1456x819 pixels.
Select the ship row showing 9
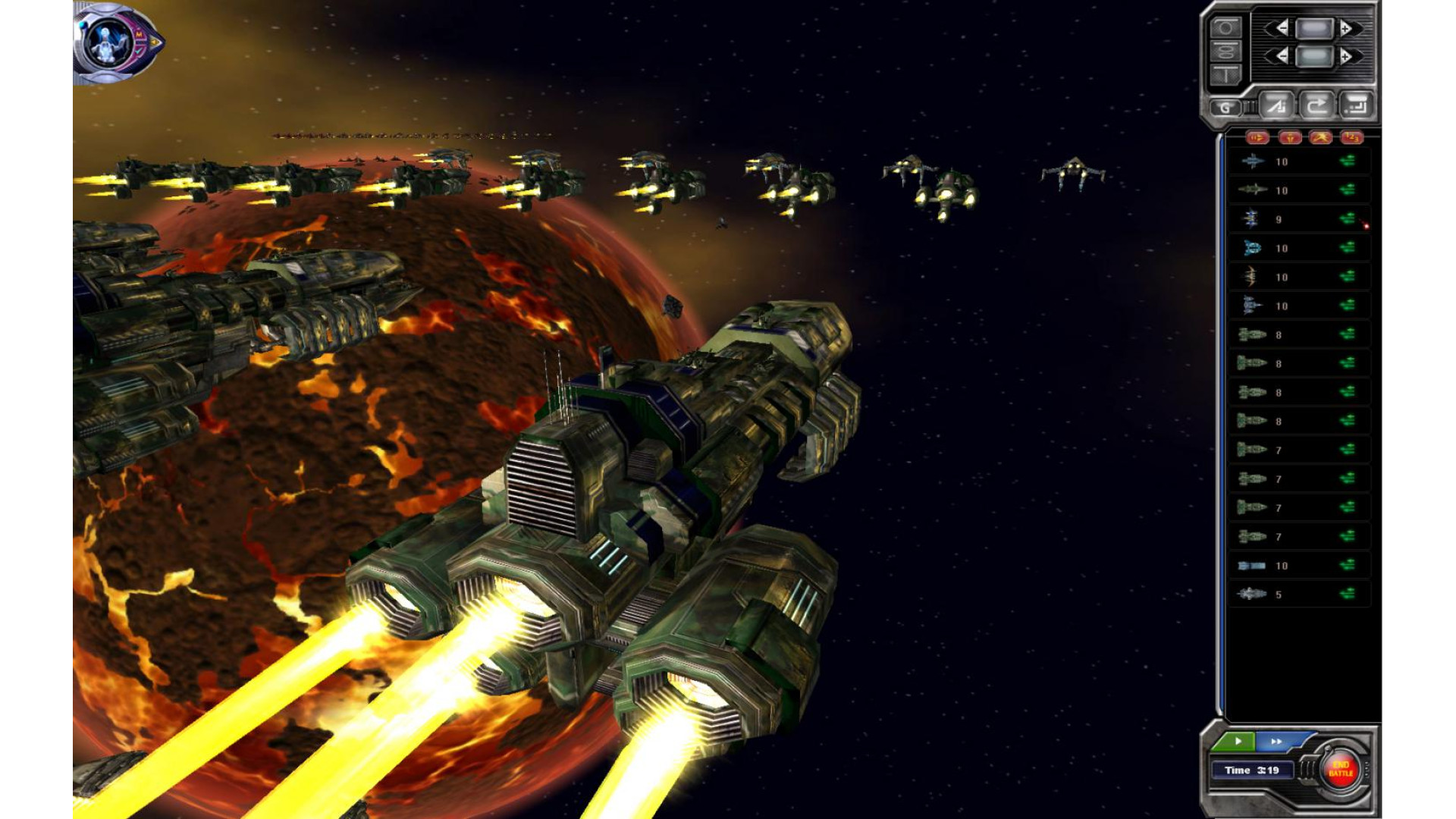tap(1298, 219)
